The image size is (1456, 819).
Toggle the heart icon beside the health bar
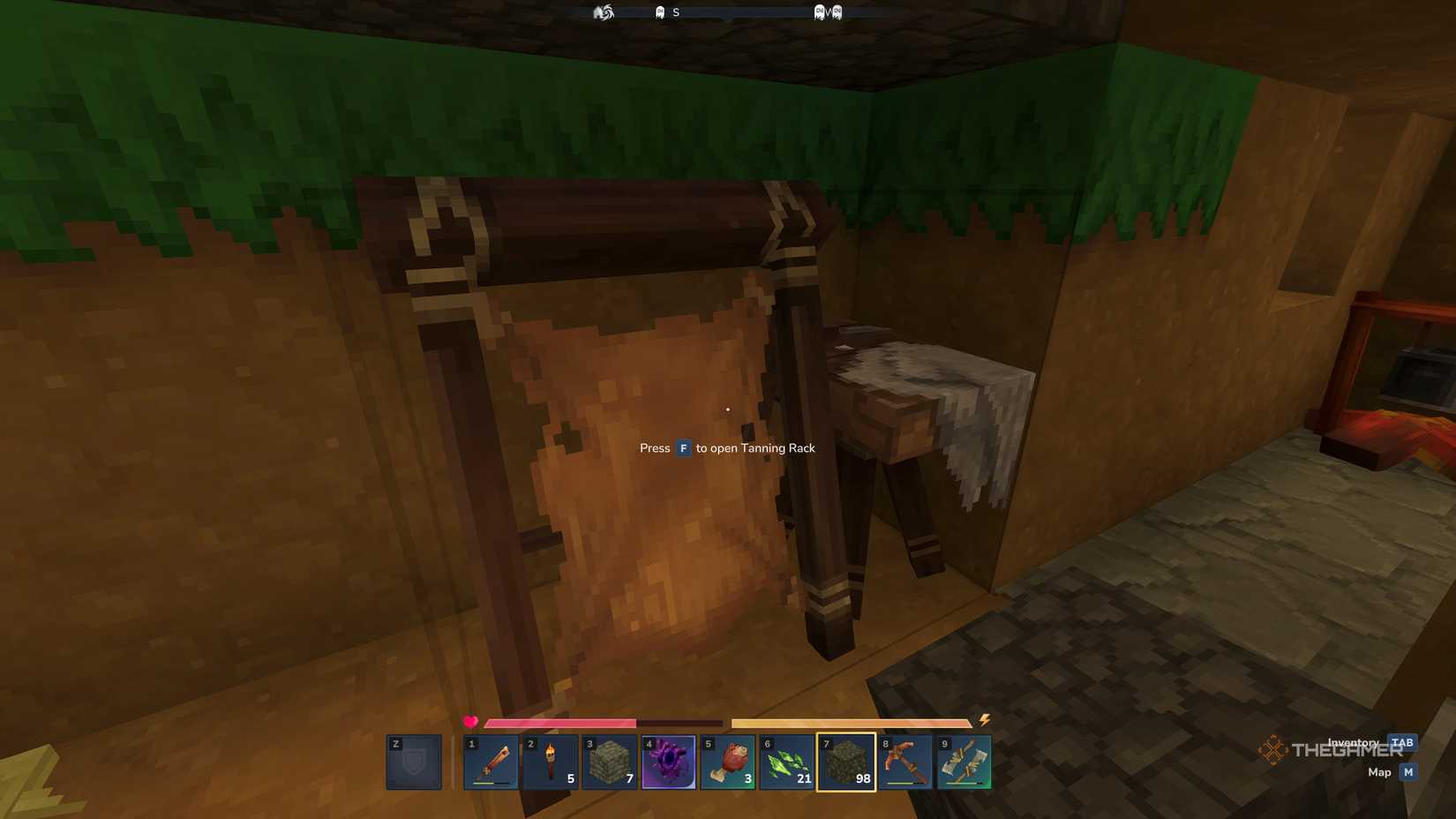pyautogui.click(x=469, y=721)
